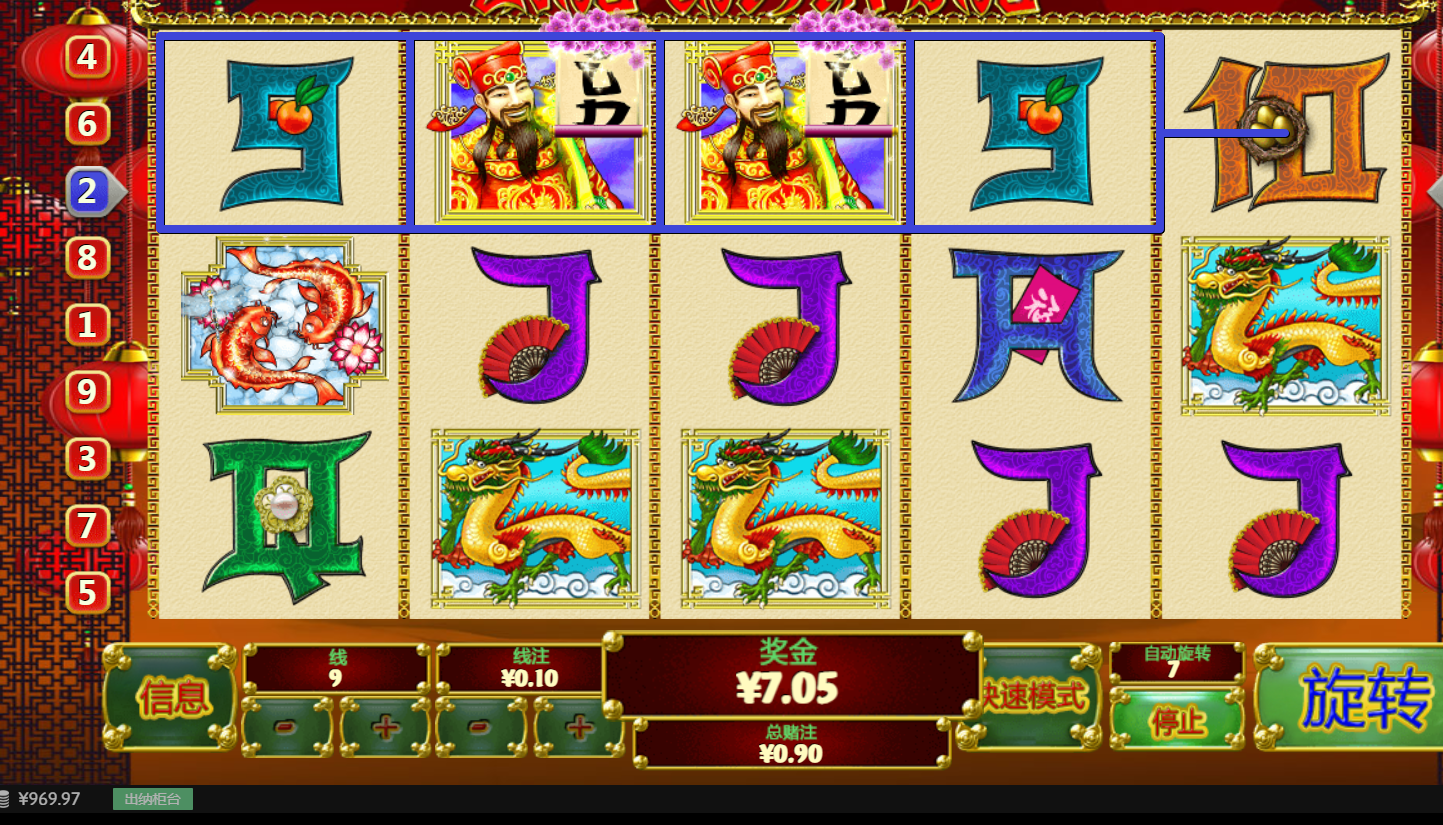1443x825 pixels.
Task: Click the highlighted payline 2 marker
Action: (88, 191)
